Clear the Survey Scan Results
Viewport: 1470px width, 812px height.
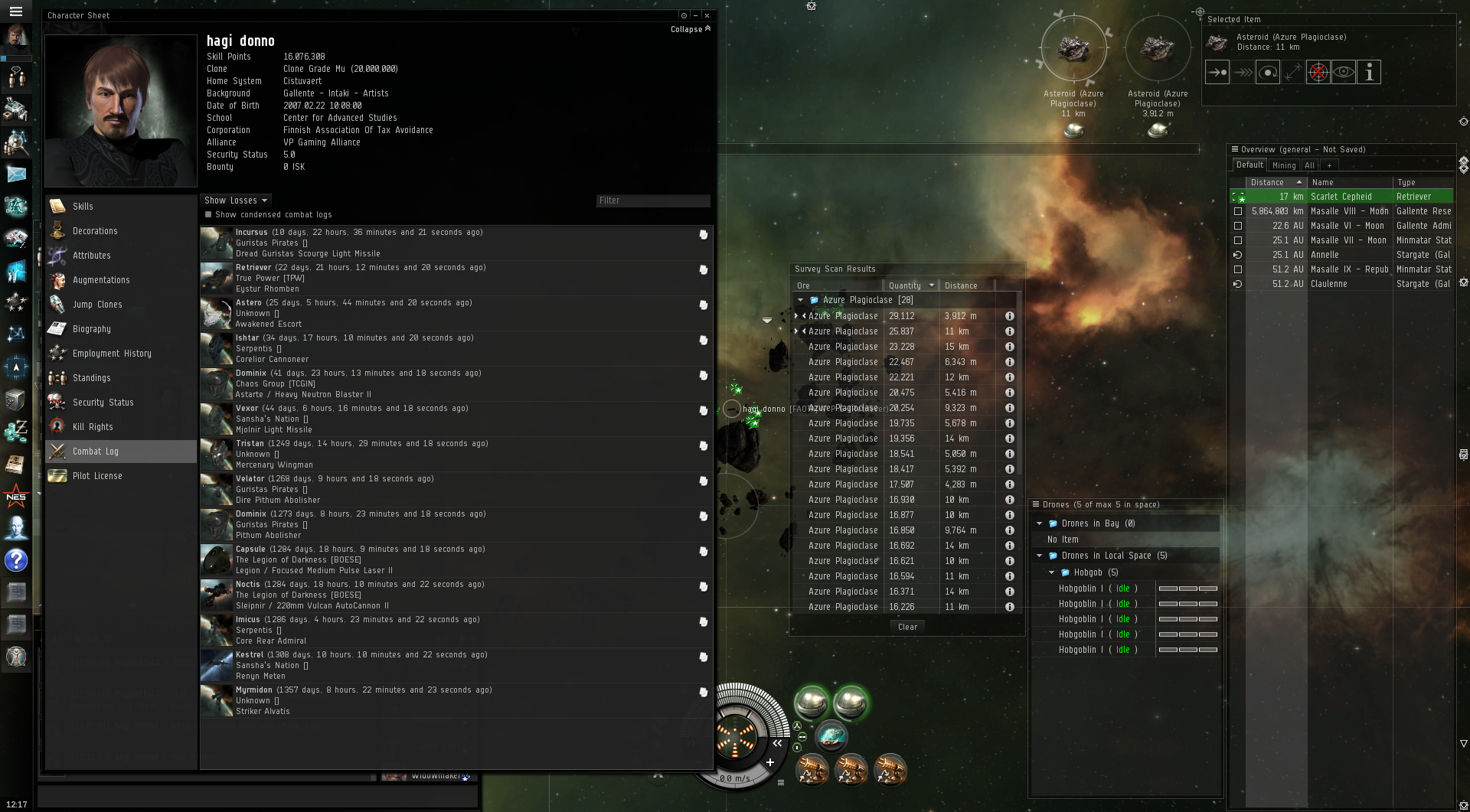[x=907, y=627]
